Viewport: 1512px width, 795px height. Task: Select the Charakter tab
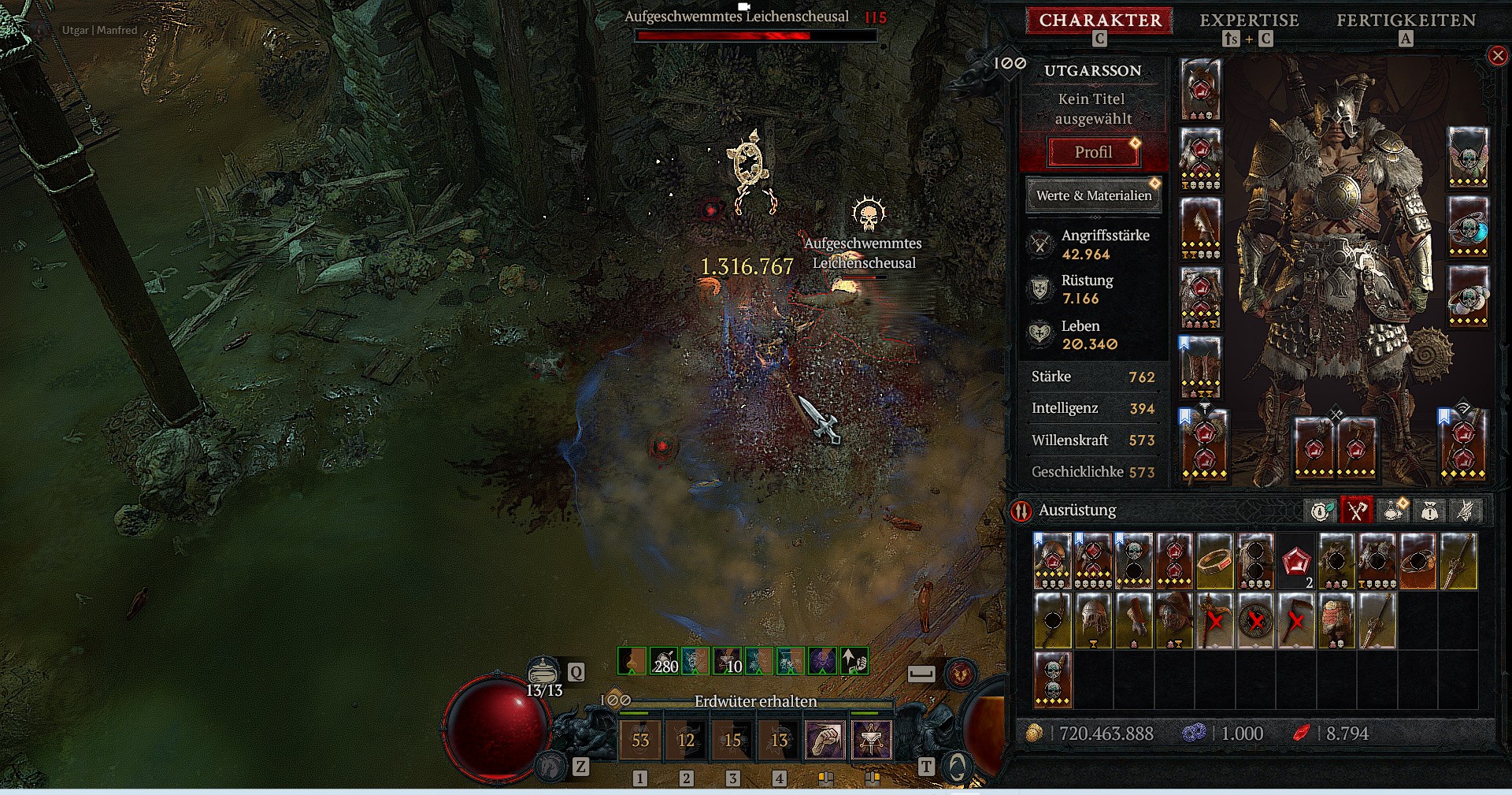tap(1099, 20)
